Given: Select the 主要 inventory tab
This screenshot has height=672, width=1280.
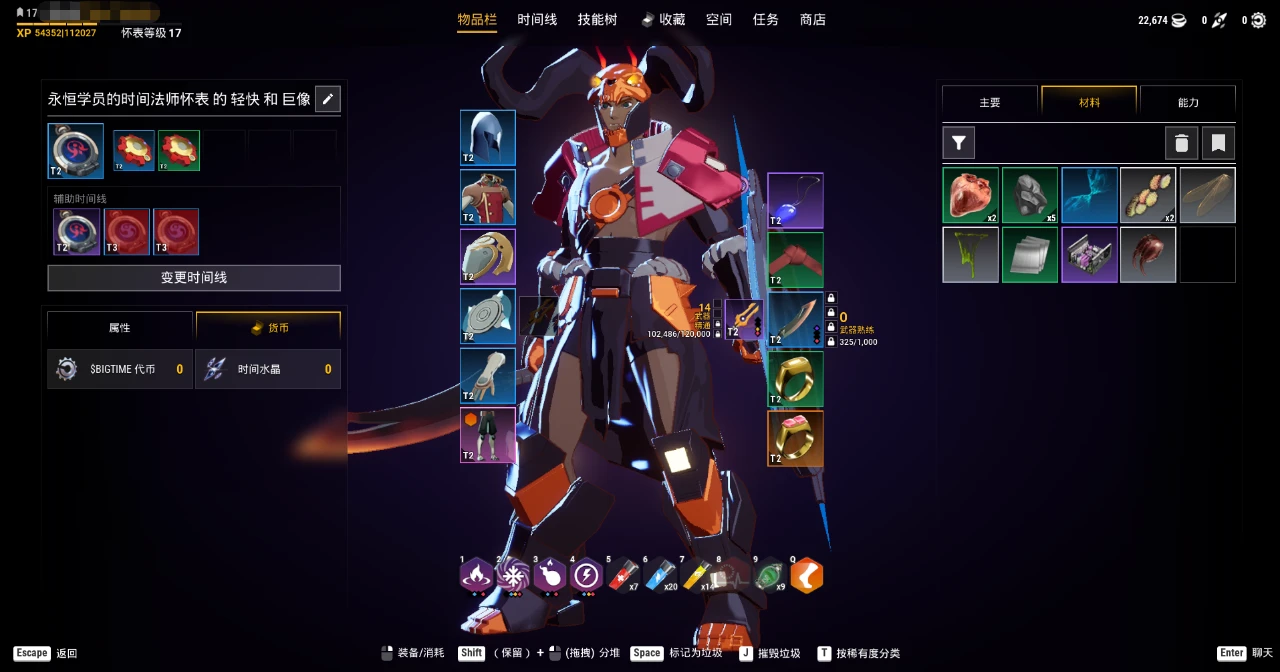Looking at the screenshot, I should click(x=990, y=102).
